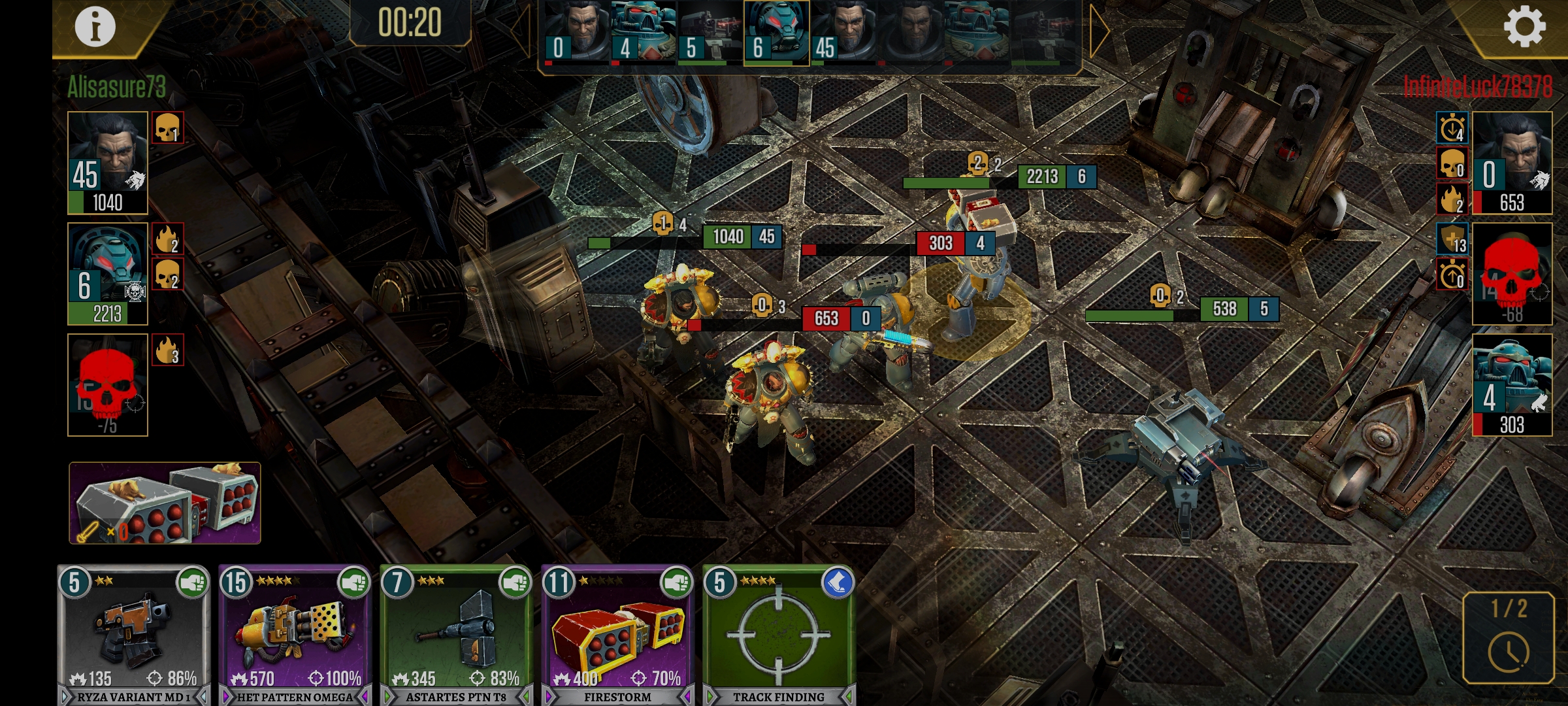
Task: Inspect the enemy shield buff icon showing 13
Action: pyautogui.click(x=1452, y=239)
